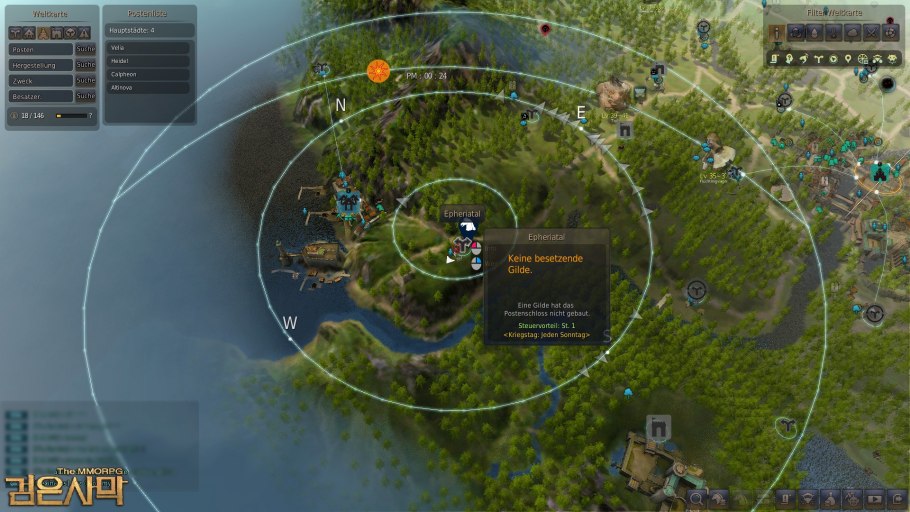The height and width of the screenshot is (512, 910).
Task: Focus the Hergestellung search field
Action: click(40, 64)
